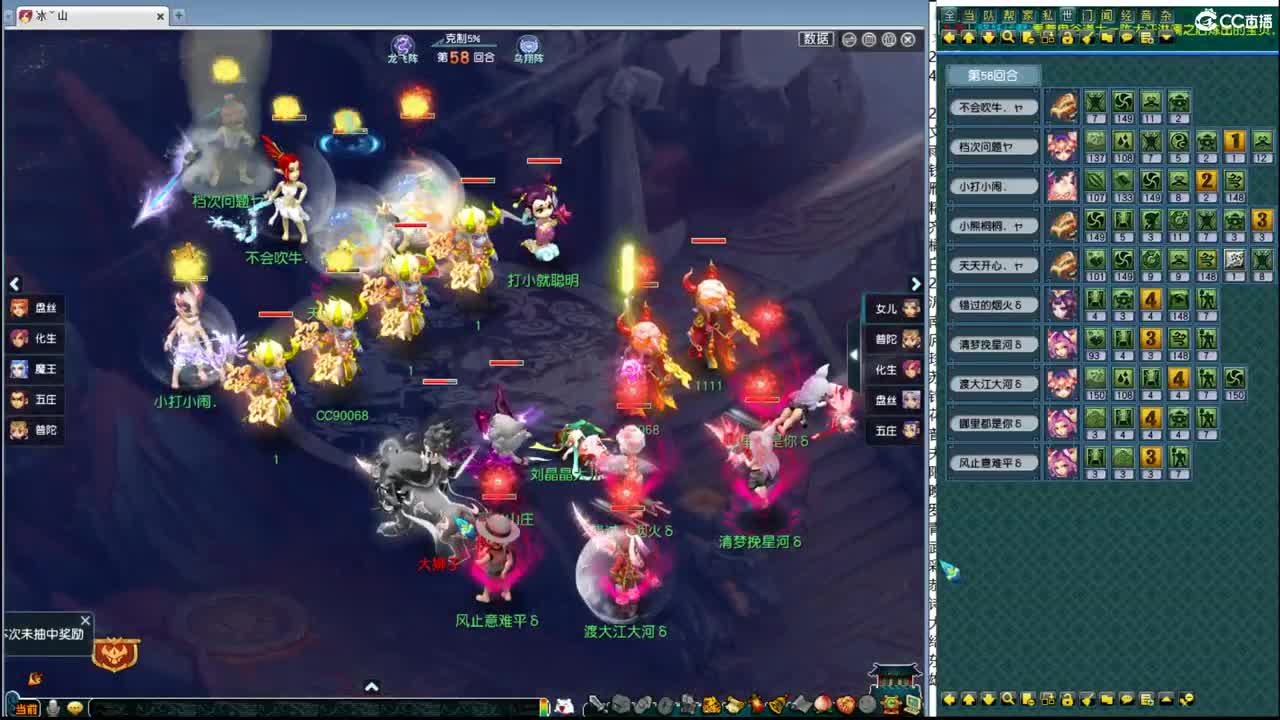Click the 数据 button in battle view
The image size is (1280, 720).
click(816, 39)
